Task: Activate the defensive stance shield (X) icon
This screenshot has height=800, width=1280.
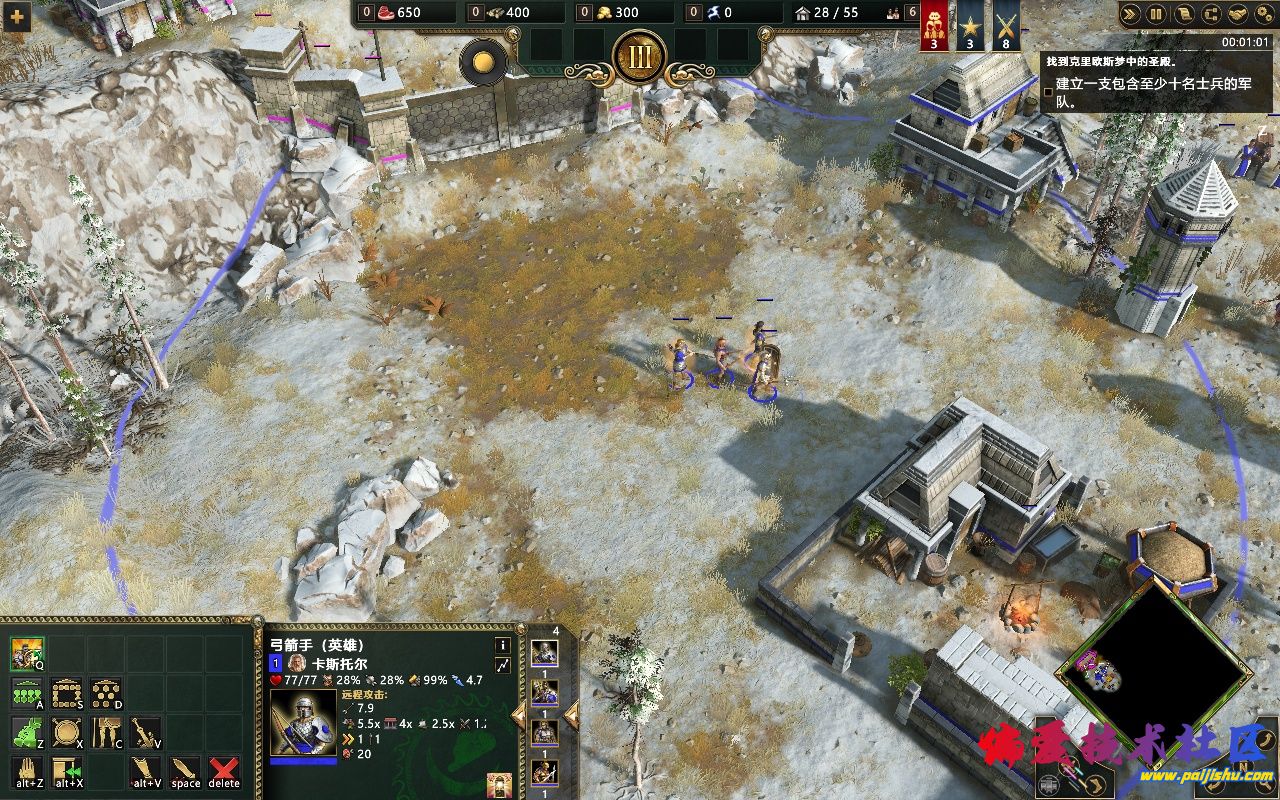Action: click(66, 732)
